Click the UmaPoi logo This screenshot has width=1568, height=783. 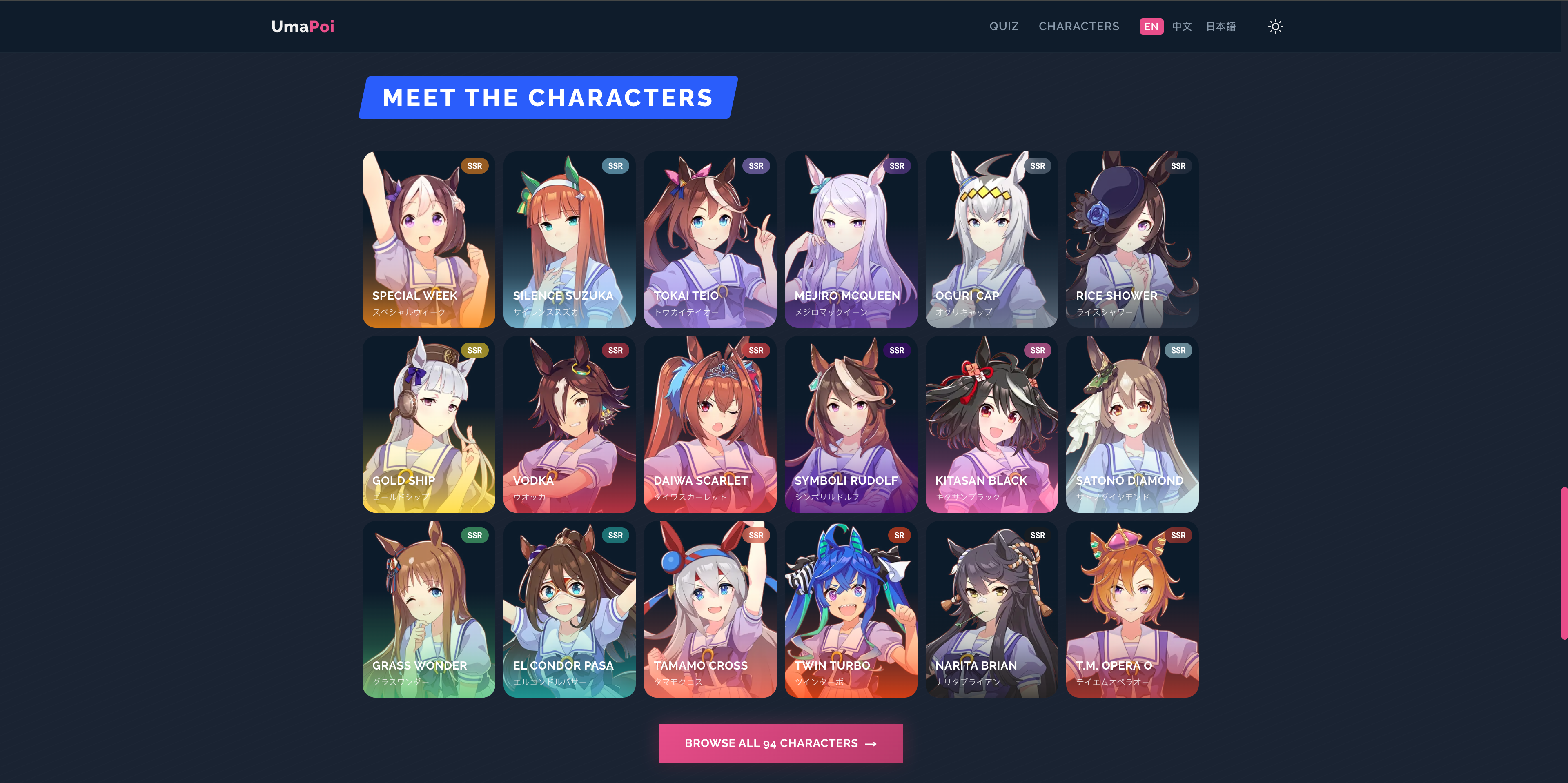[x=303, y=26]
